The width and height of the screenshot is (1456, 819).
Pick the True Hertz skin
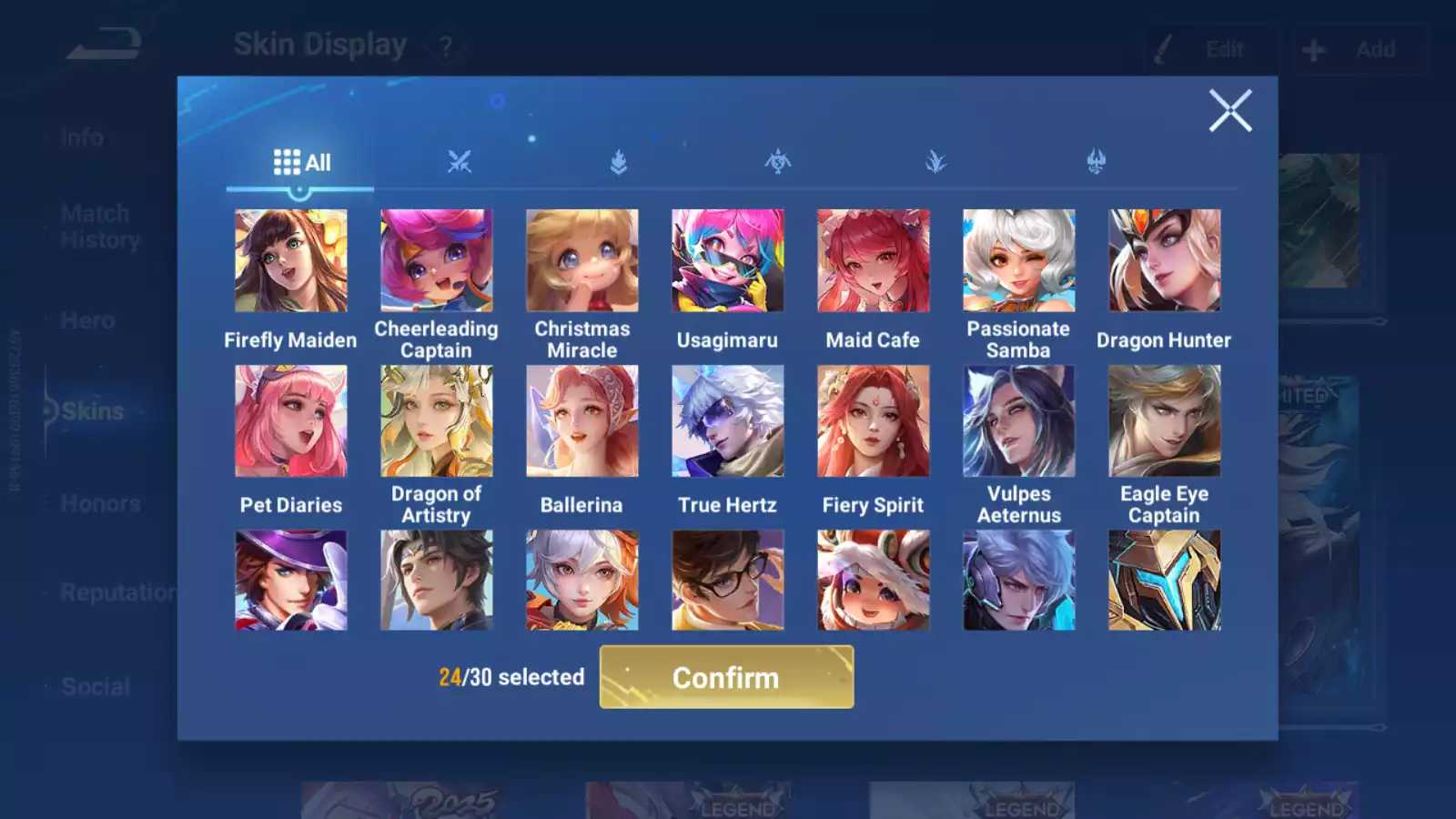[728, 421]
